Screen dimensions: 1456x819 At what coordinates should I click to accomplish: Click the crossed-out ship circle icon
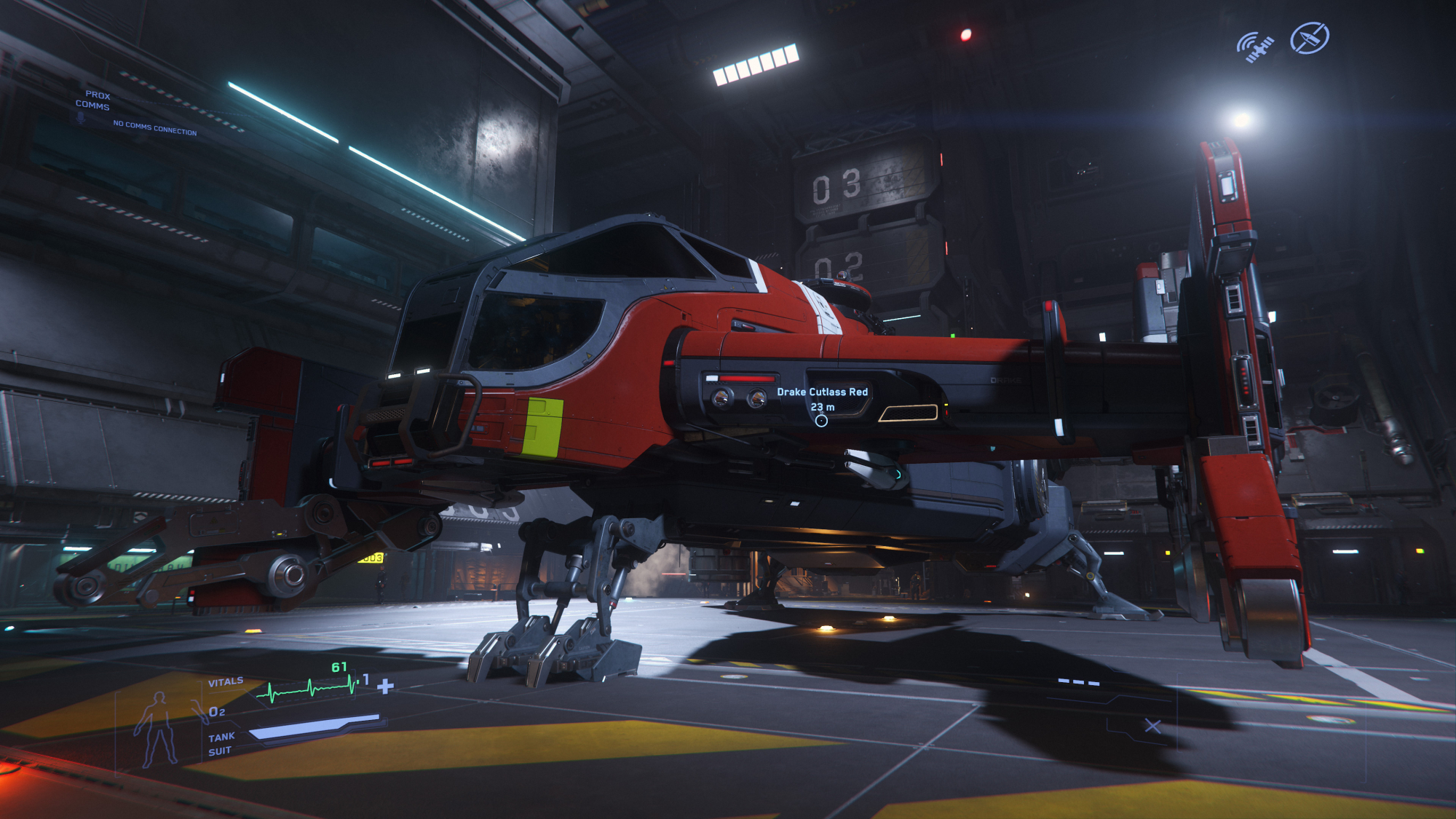[x=1310, y=38]
